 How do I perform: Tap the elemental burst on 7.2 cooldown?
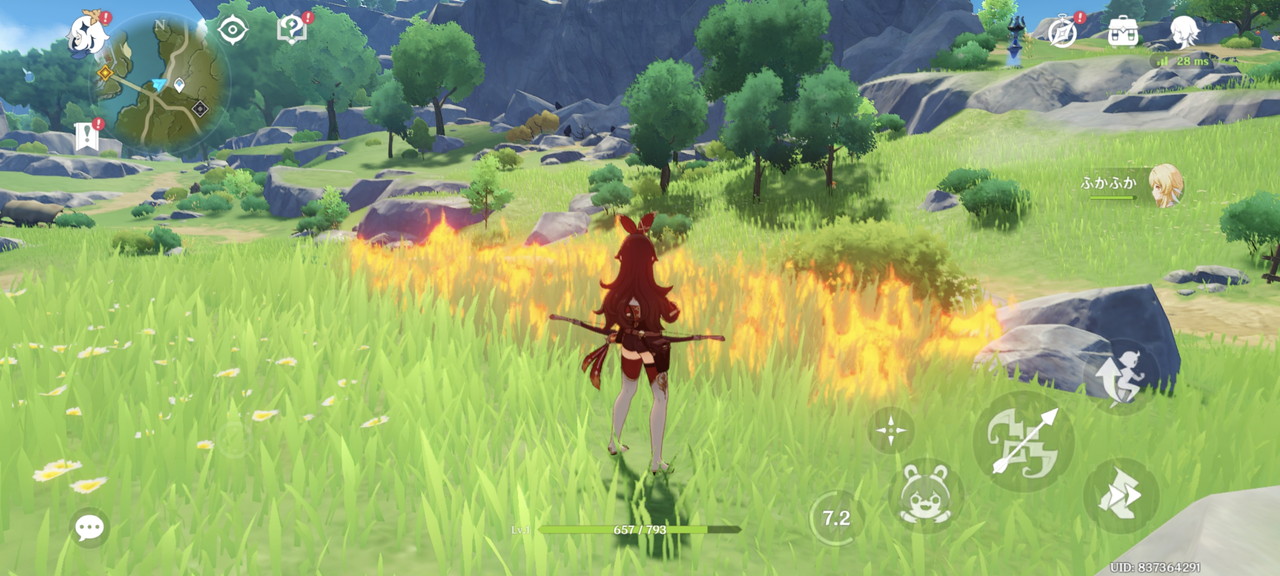pyautogui.click(x=836, y=518)
